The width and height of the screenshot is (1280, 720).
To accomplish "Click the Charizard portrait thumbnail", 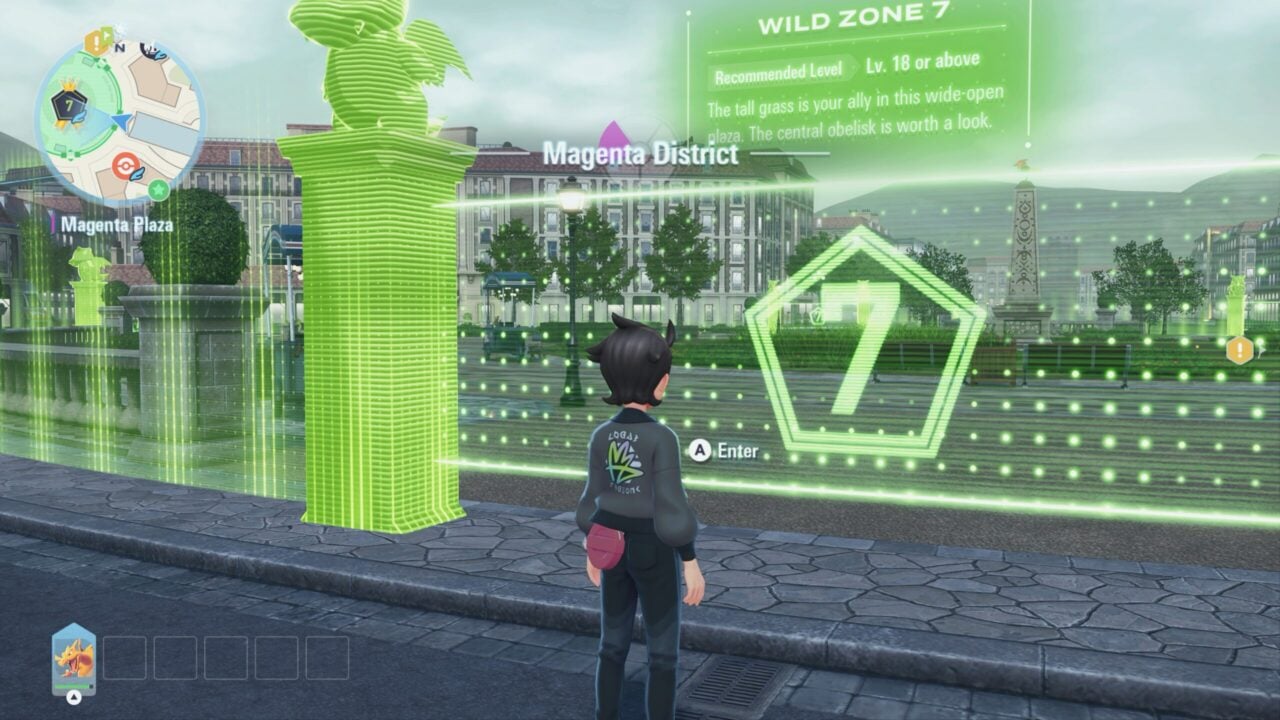I will pos(75,658).
